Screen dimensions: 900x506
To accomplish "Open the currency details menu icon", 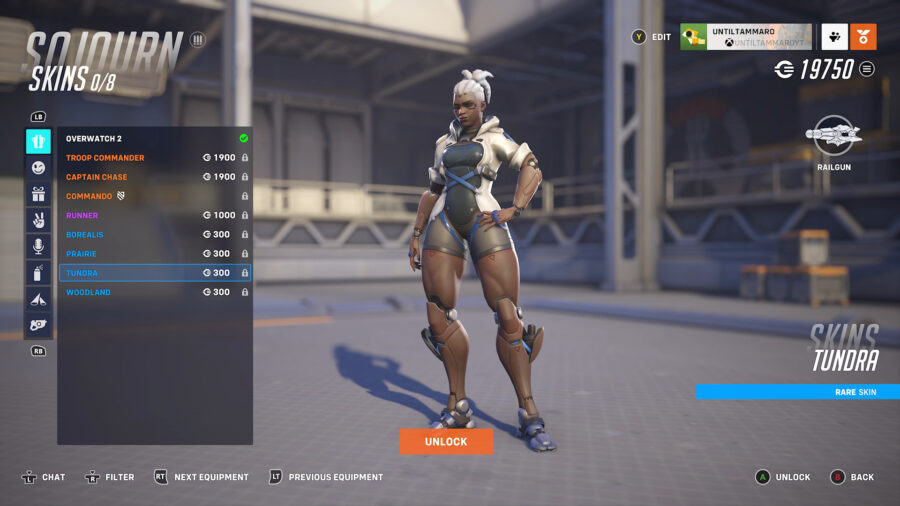I will (867, 69).
